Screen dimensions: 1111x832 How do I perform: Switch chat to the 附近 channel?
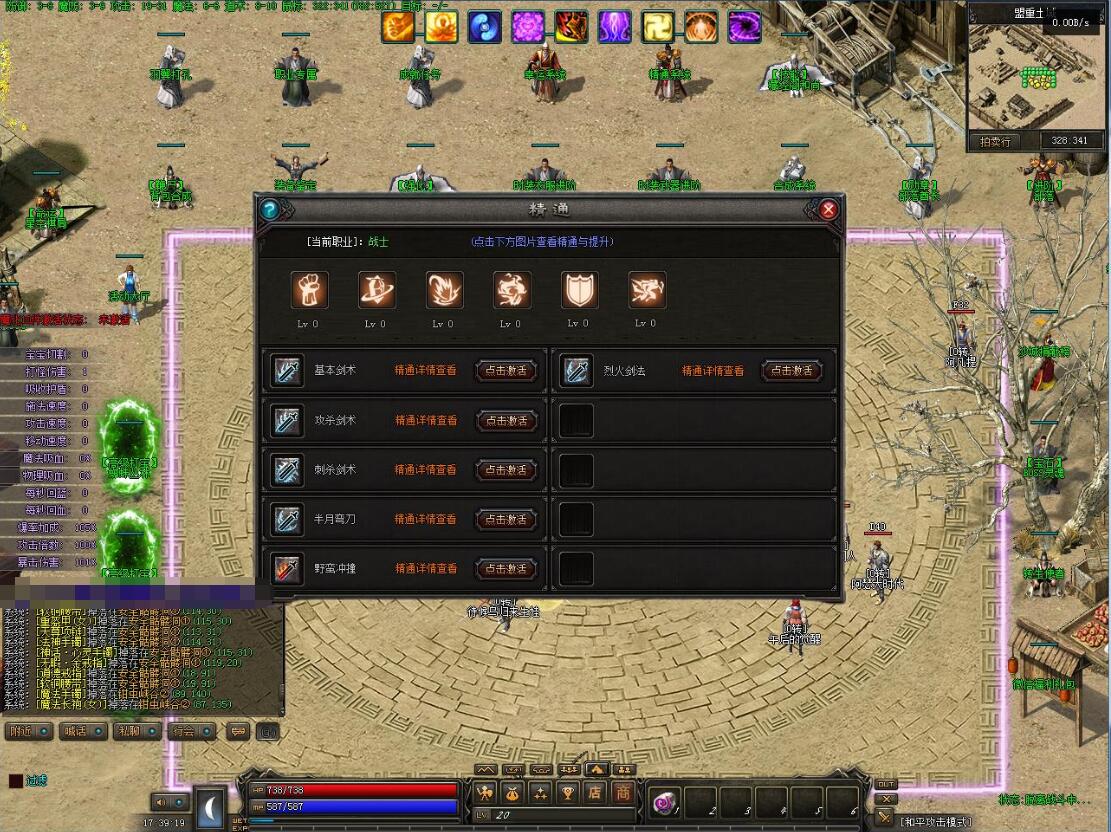coord(28,731)
